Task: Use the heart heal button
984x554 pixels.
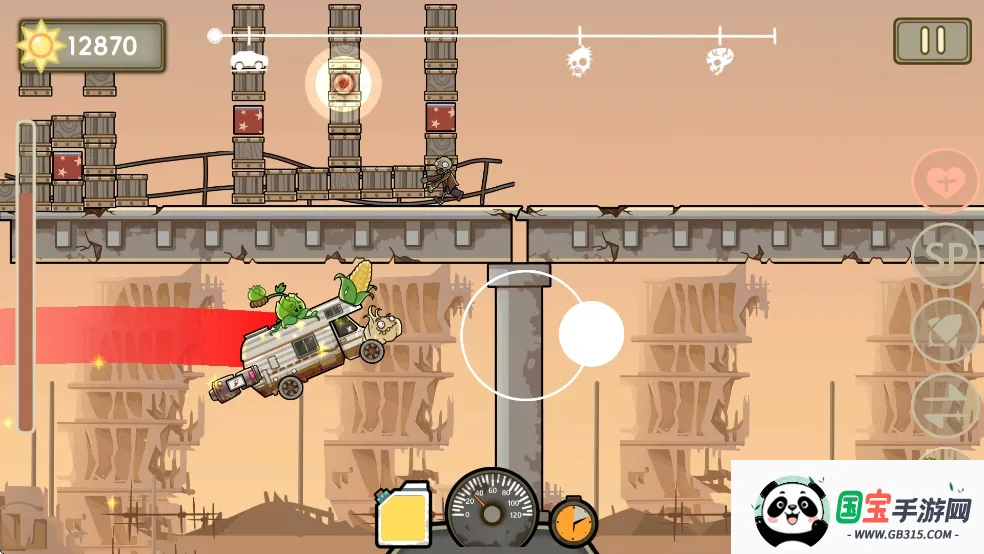Action: [x=945, y=182]
